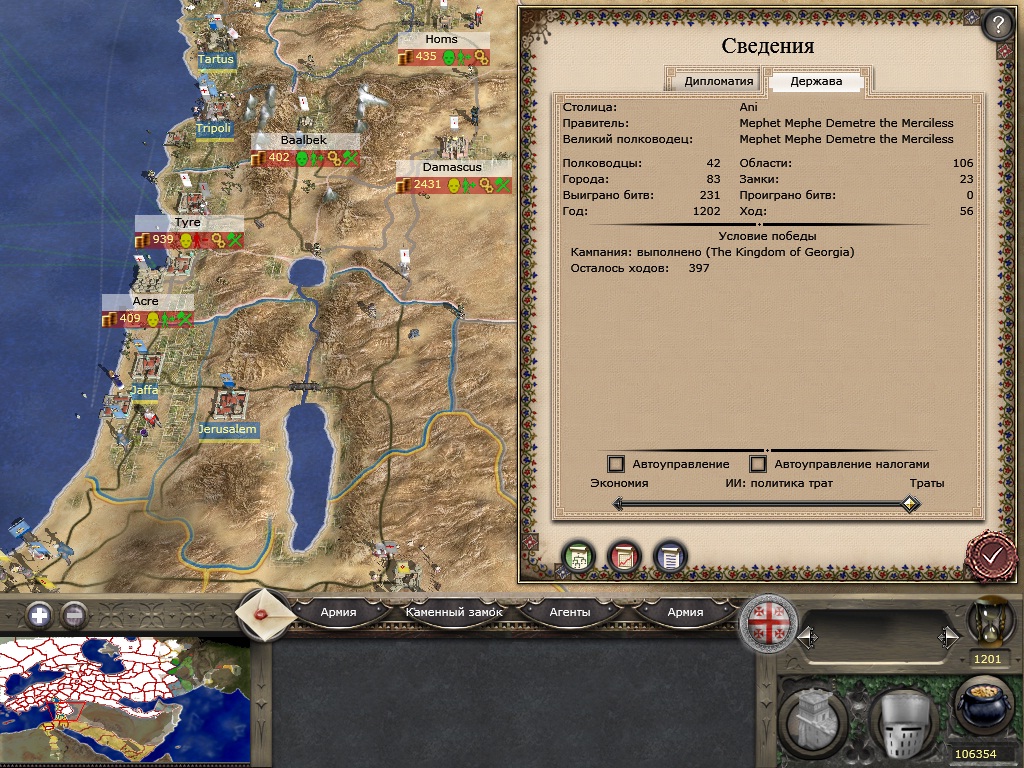Select the Каменный замок tab
This screenshot has width=1024, height=768.
(x=454, y=612)
